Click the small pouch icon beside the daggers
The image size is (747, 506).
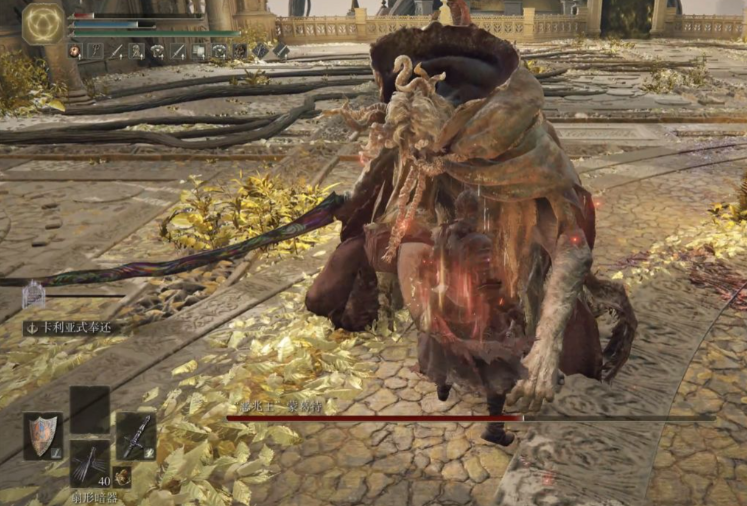pos(122,476)
